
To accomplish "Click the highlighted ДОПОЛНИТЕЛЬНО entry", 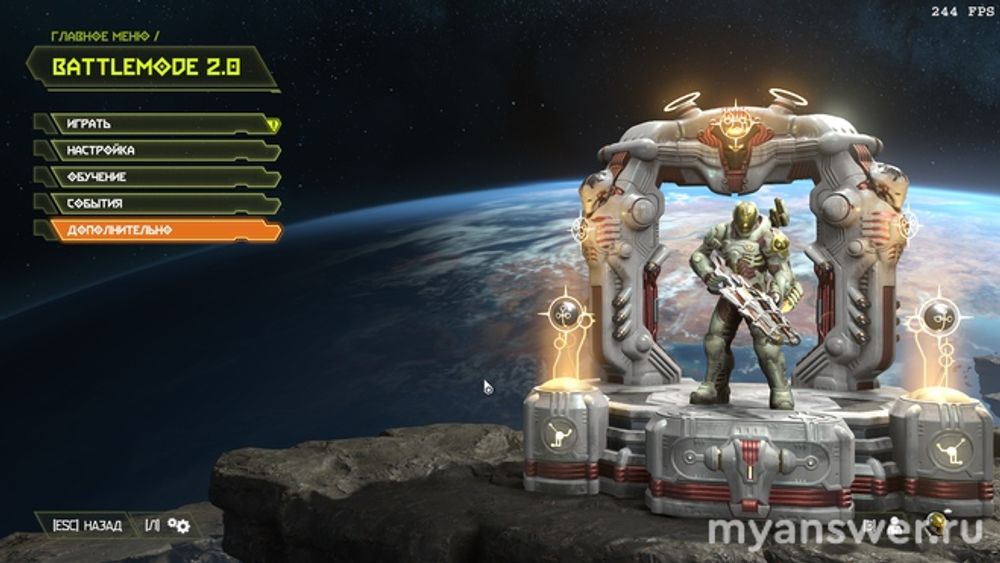I will (155, 230).
